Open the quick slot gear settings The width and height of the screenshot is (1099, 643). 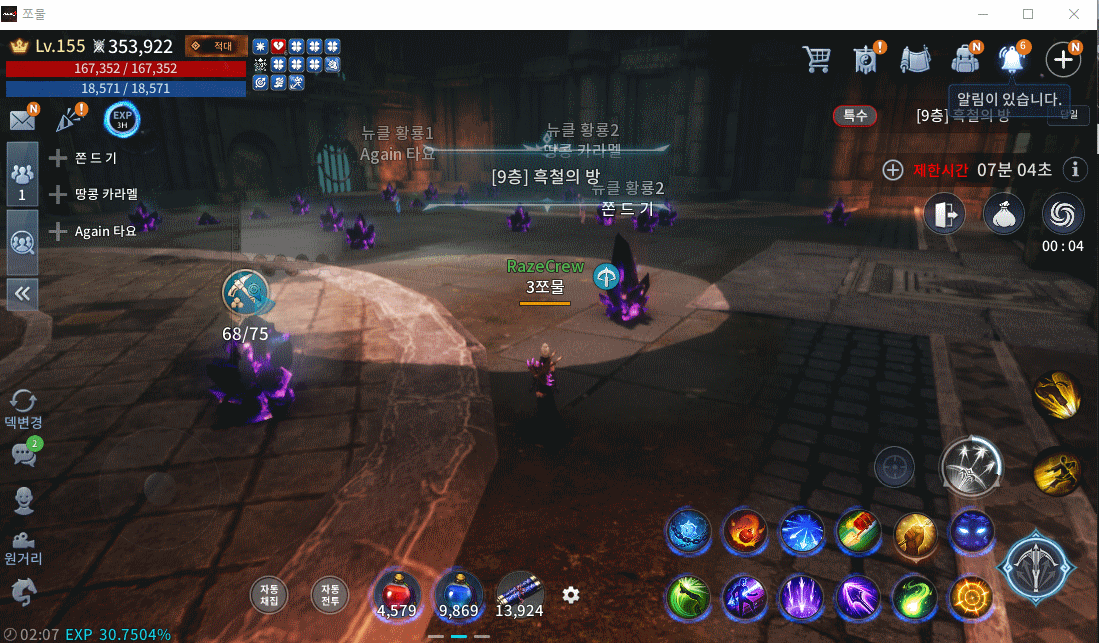point(571,595)
